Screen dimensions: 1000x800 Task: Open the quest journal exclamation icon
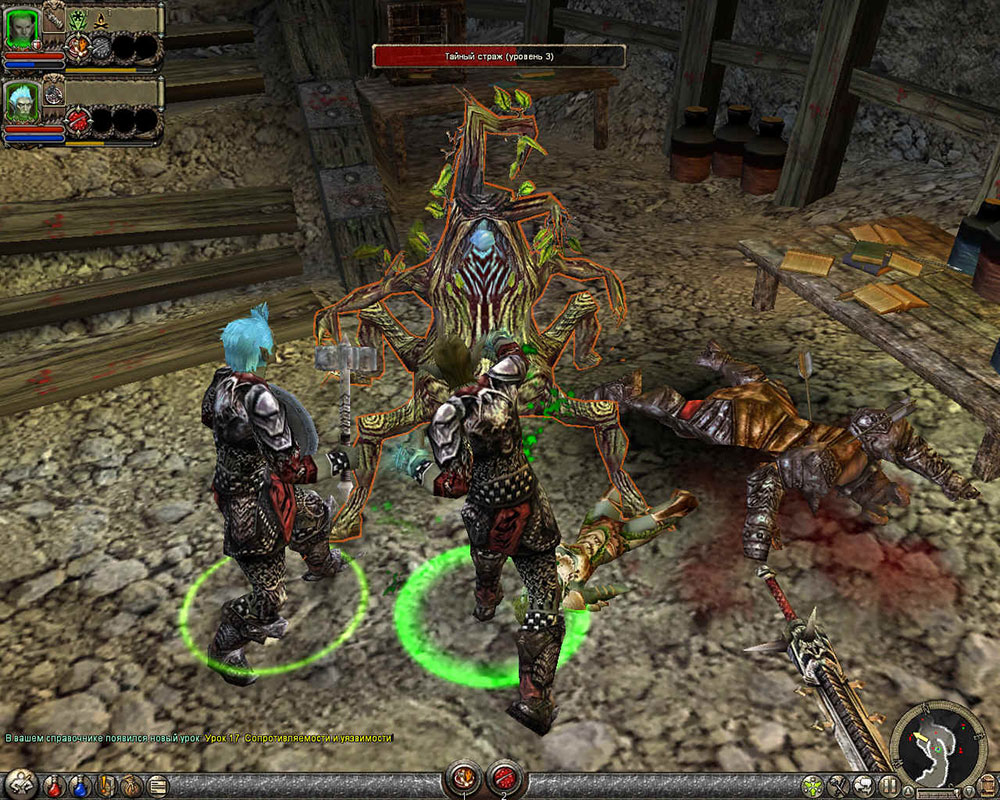[104, 786]
